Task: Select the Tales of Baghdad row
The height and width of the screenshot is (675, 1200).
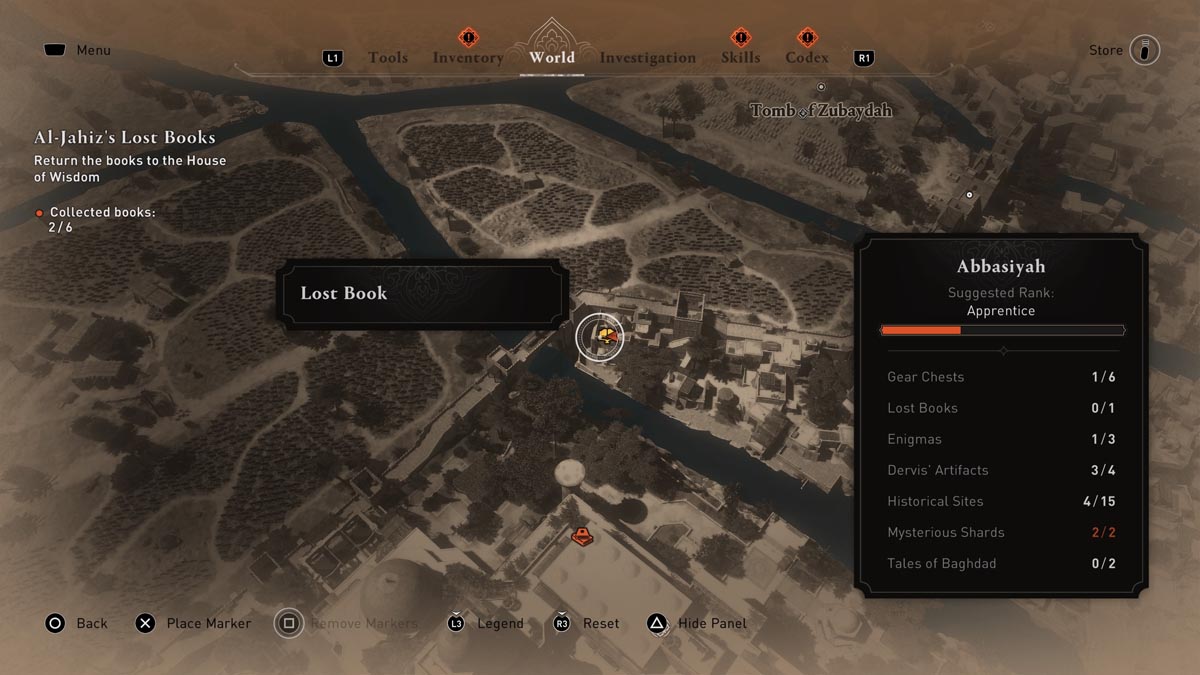Action: 1001,563
